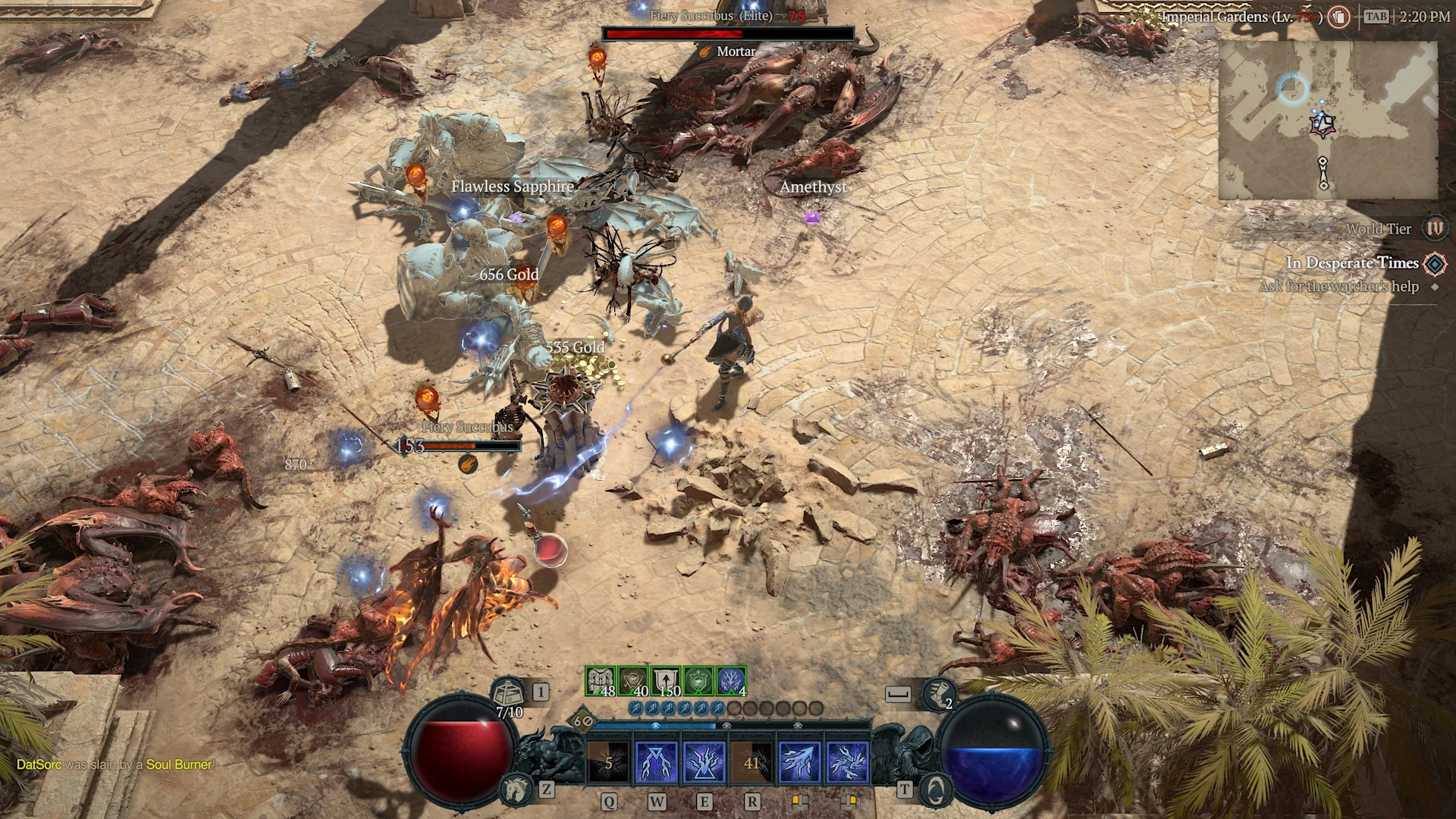
Task: Inspect the shield arrow buff showing 150
Action: [666, 681]
